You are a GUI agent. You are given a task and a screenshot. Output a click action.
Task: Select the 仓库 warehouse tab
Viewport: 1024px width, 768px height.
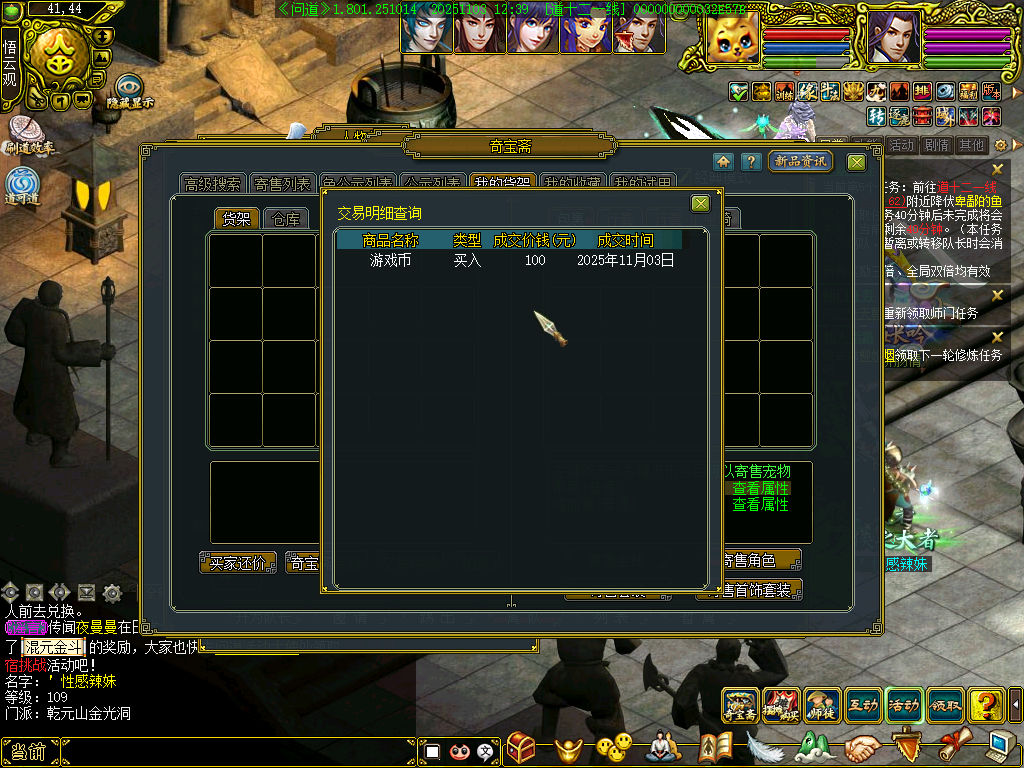[x=286, y=220]
